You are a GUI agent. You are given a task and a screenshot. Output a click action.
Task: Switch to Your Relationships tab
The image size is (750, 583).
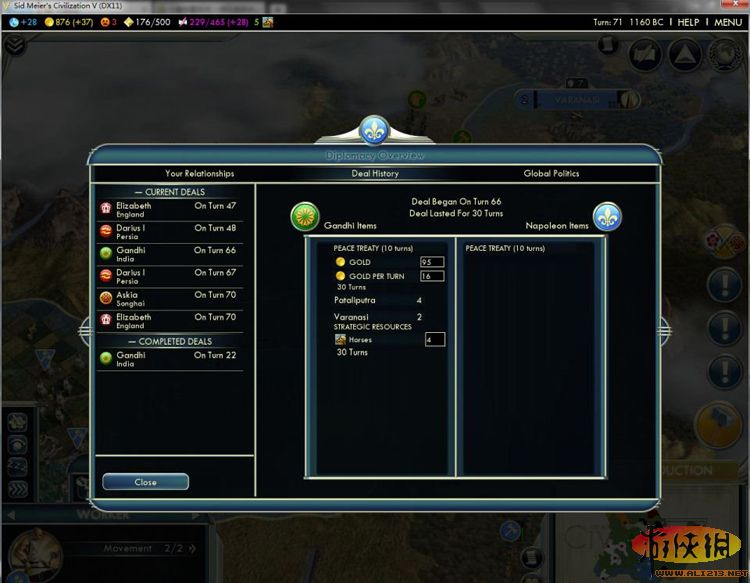(x=199, y=173)
